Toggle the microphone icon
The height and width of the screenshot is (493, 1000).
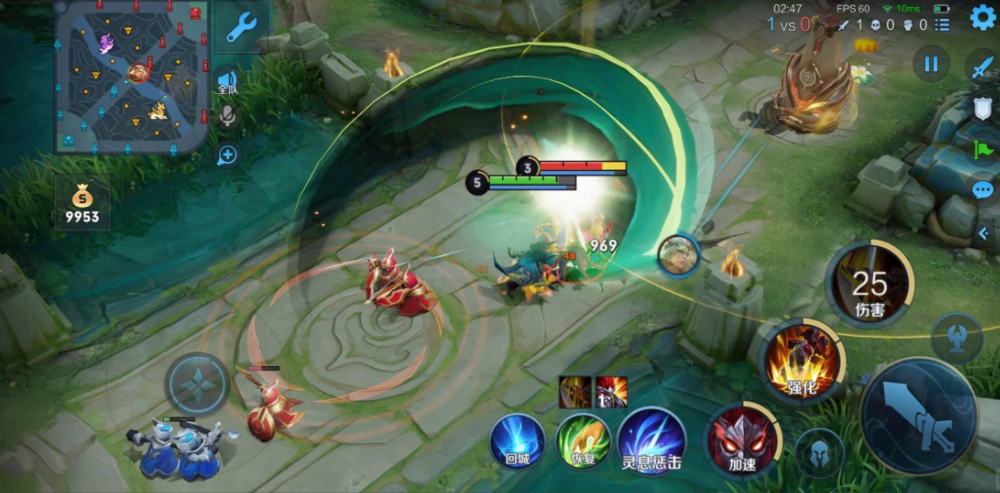click(x=228, y=117)
